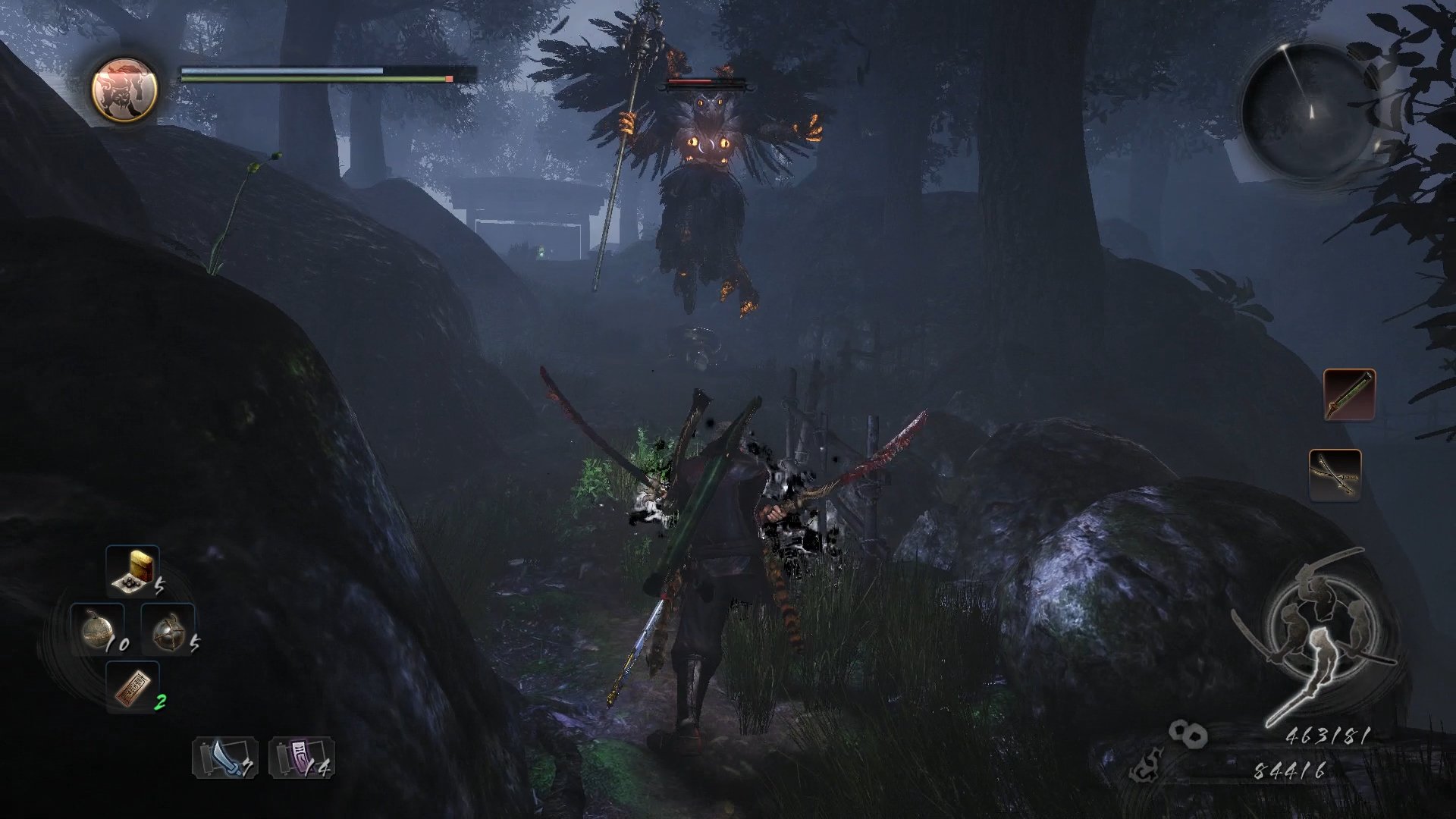The height and width of the screenshot is (819, 1456).
Task: Activate the blue blade scroll shortcut
Action: coord(224,758)
